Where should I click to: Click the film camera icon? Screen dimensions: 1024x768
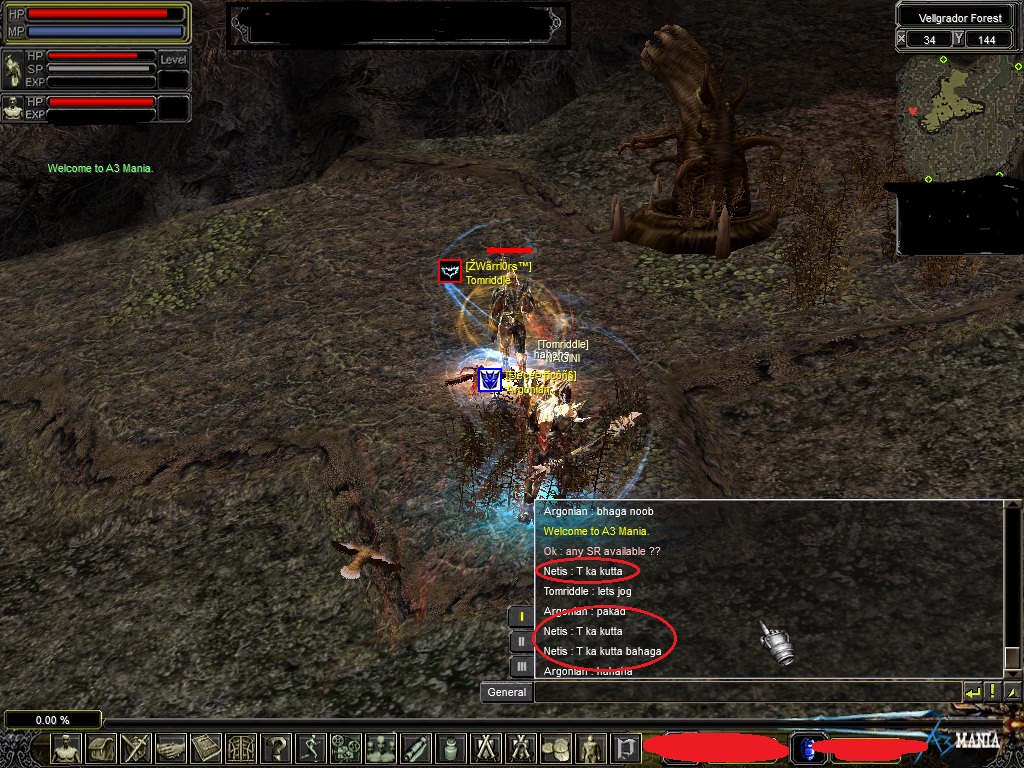point(346,747)
